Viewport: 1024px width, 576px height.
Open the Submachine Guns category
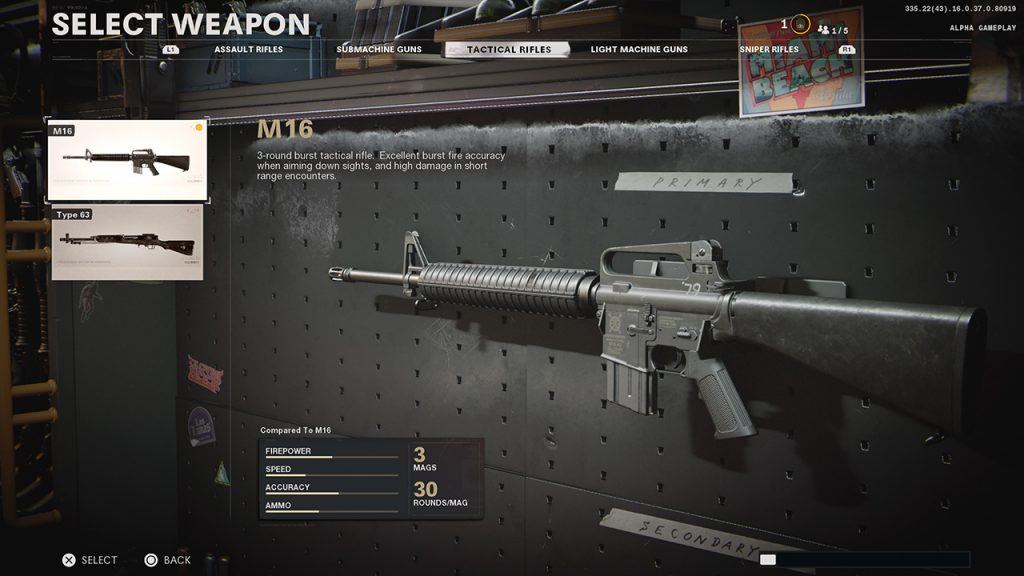379,49
